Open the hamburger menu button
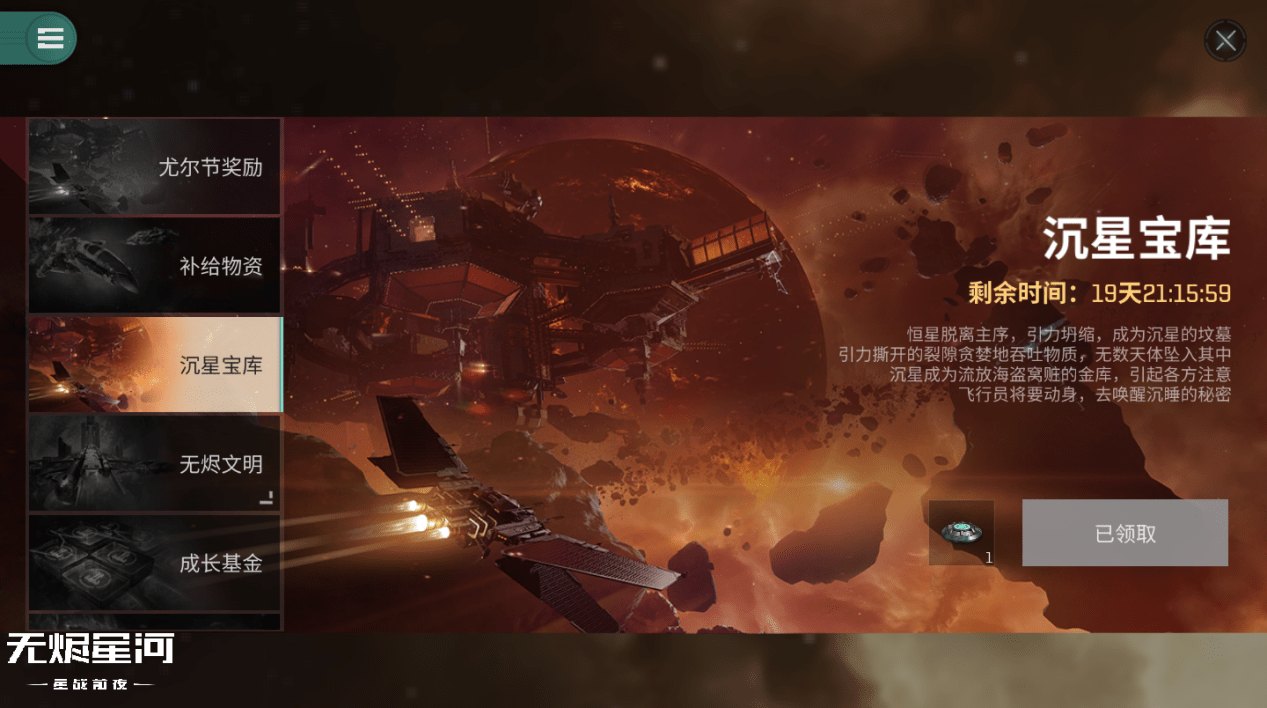This screenshot has width=1267, height=708. point(50,38)
